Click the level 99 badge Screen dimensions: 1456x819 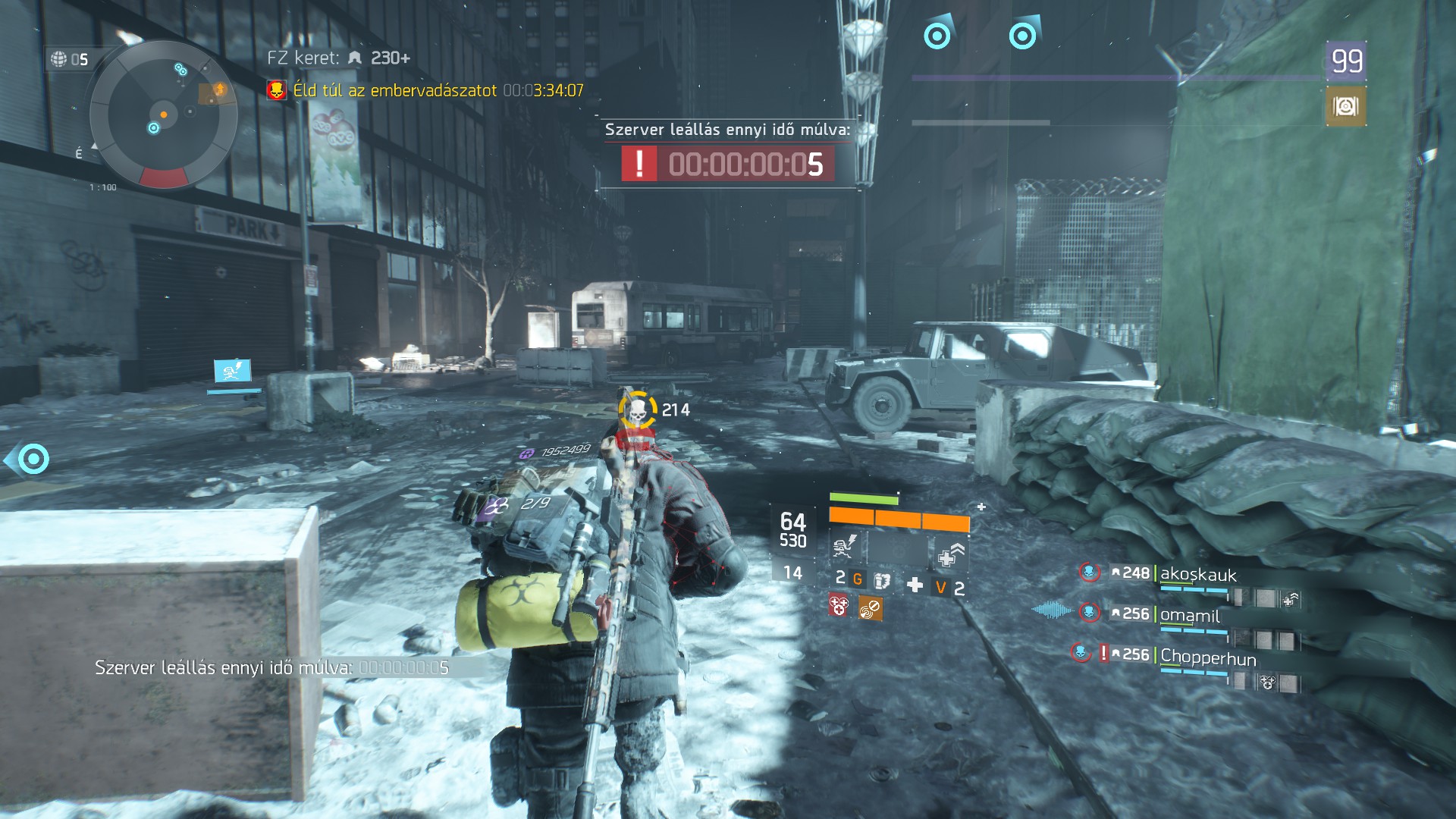[1346, 60]
